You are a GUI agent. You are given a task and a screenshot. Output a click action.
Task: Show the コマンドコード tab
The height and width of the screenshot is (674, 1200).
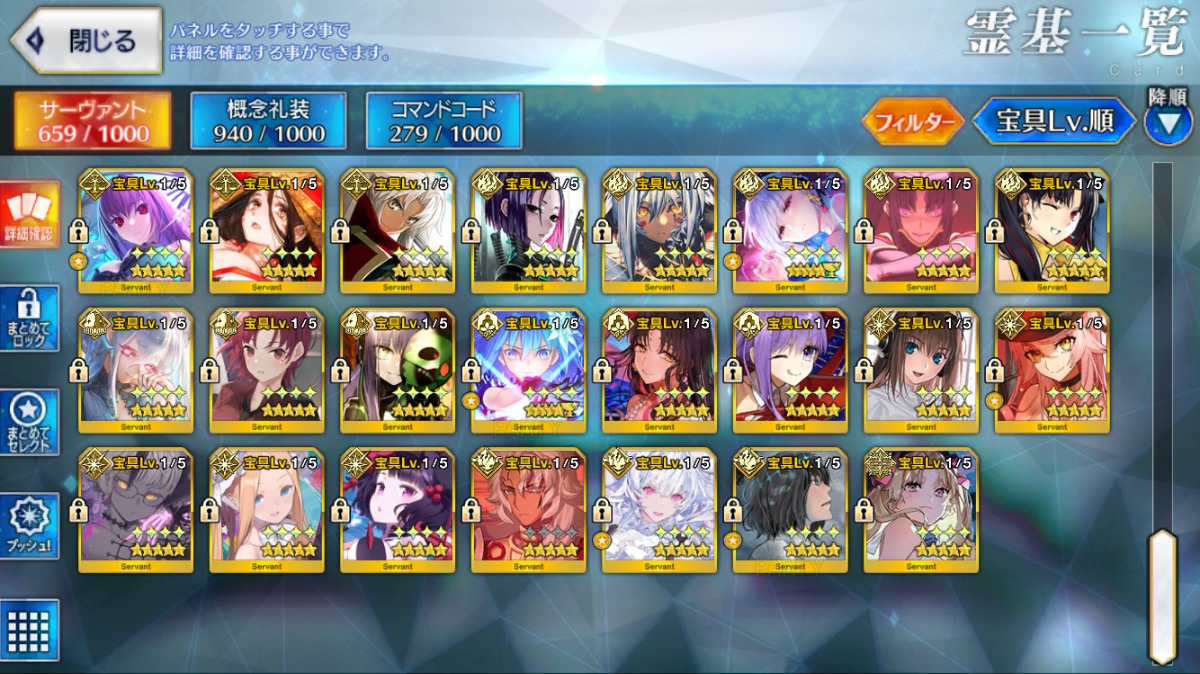click(x=444, y=122)
